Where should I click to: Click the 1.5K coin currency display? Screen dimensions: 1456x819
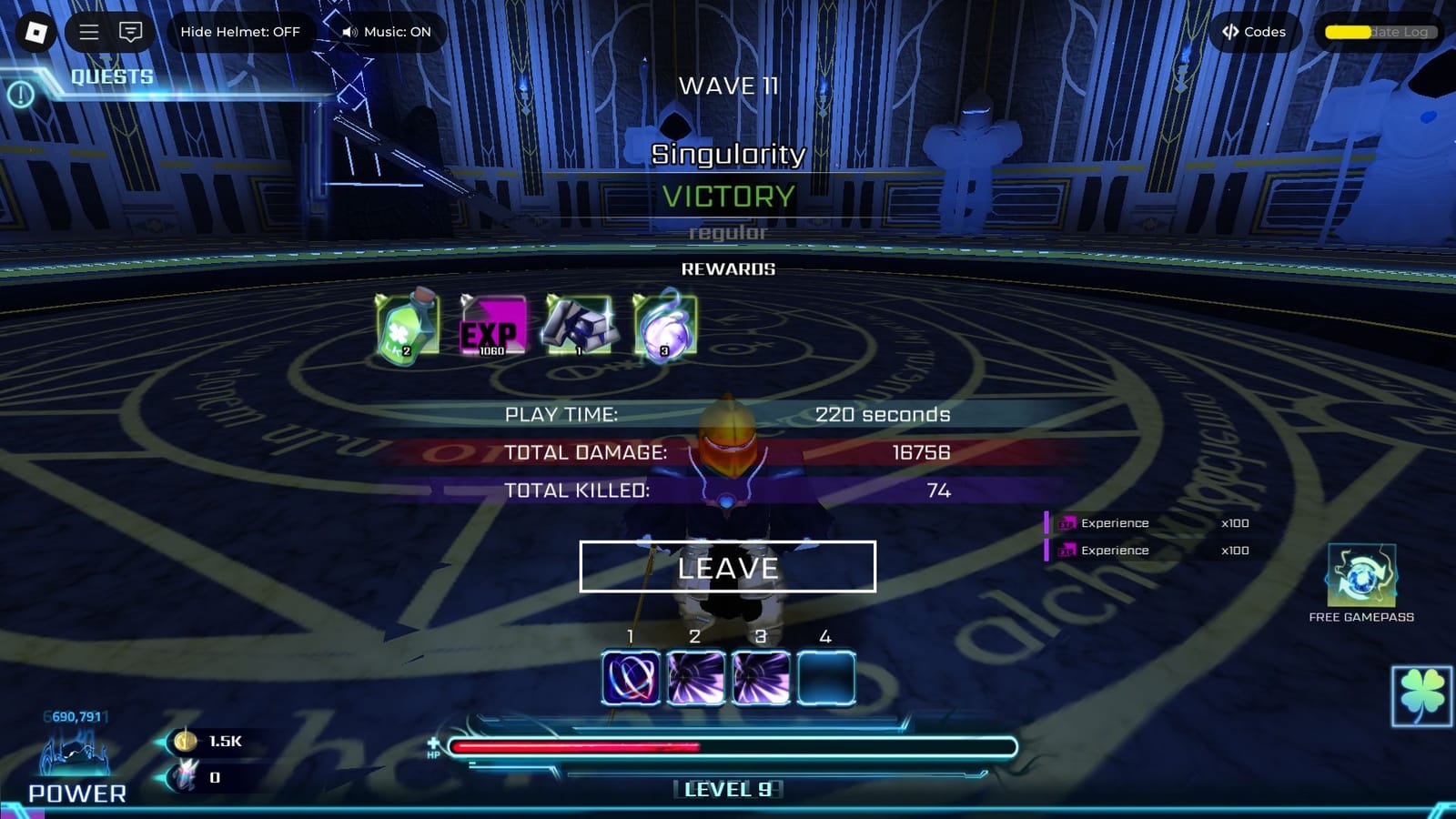click(205, 742)
